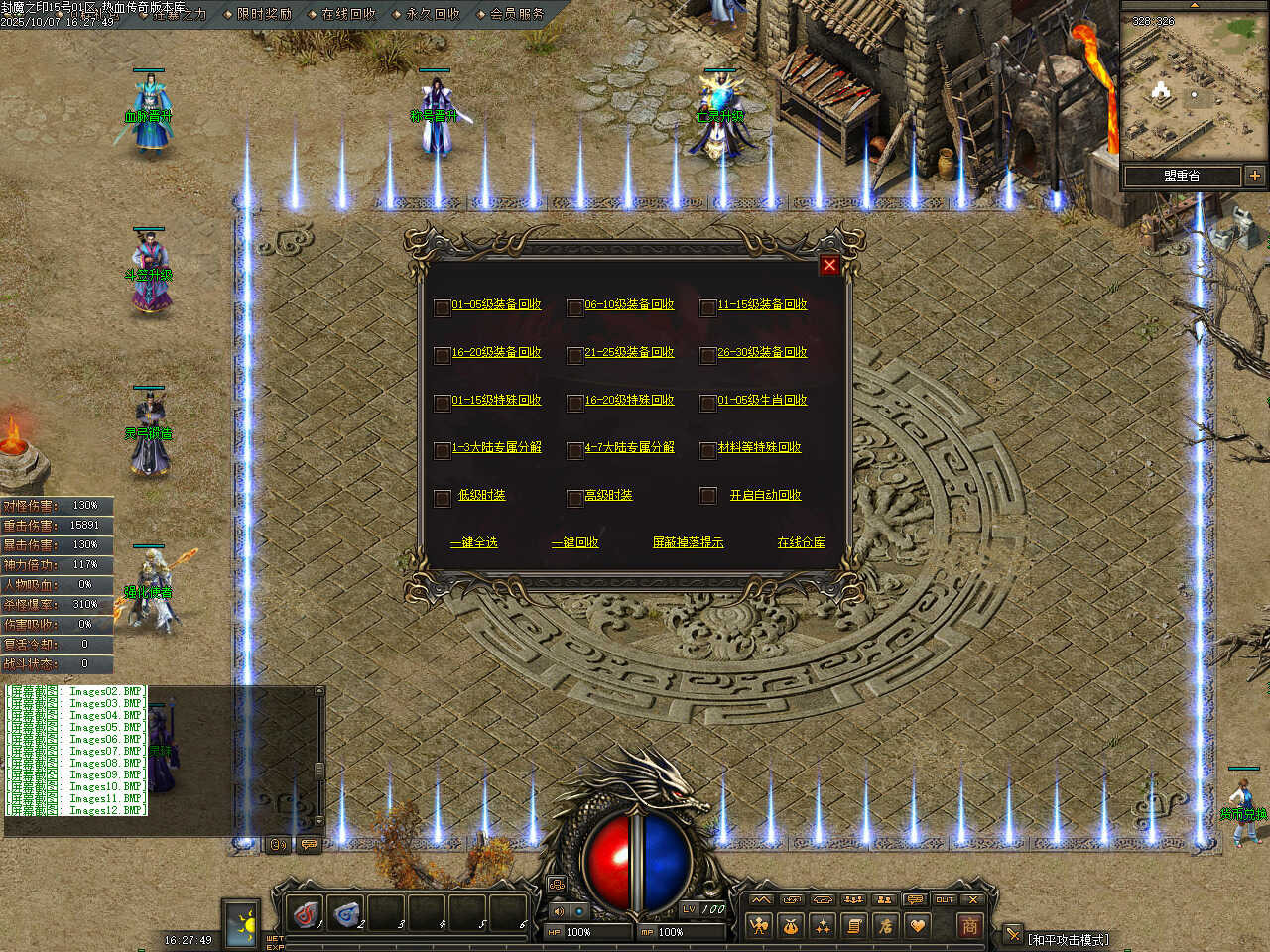
Task: Open the 商 shop button
Action: [x=969, y=925]
